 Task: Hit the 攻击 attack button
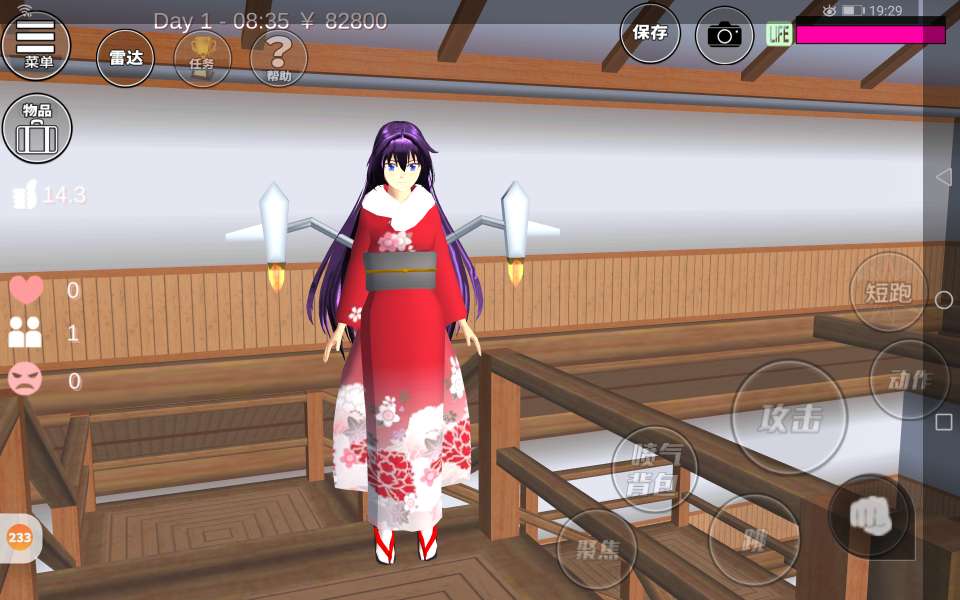789,418
